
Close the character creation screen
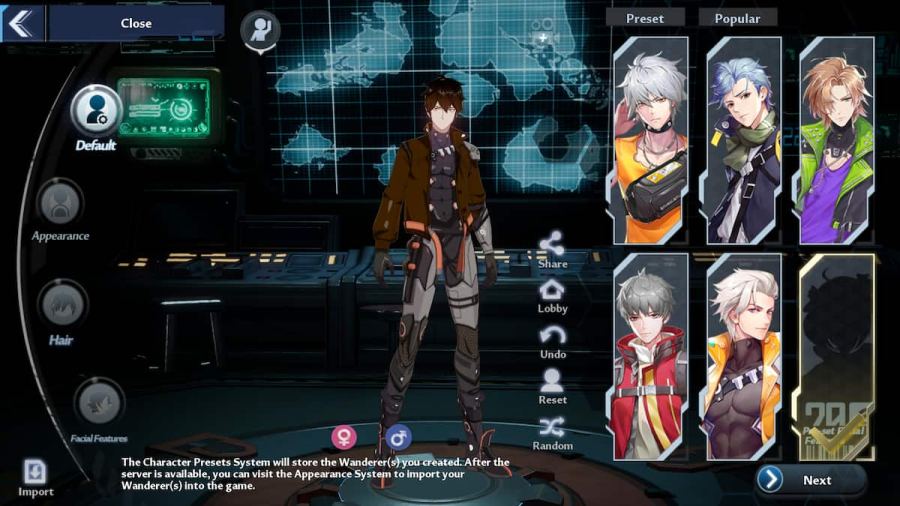(x=135, y=23)
